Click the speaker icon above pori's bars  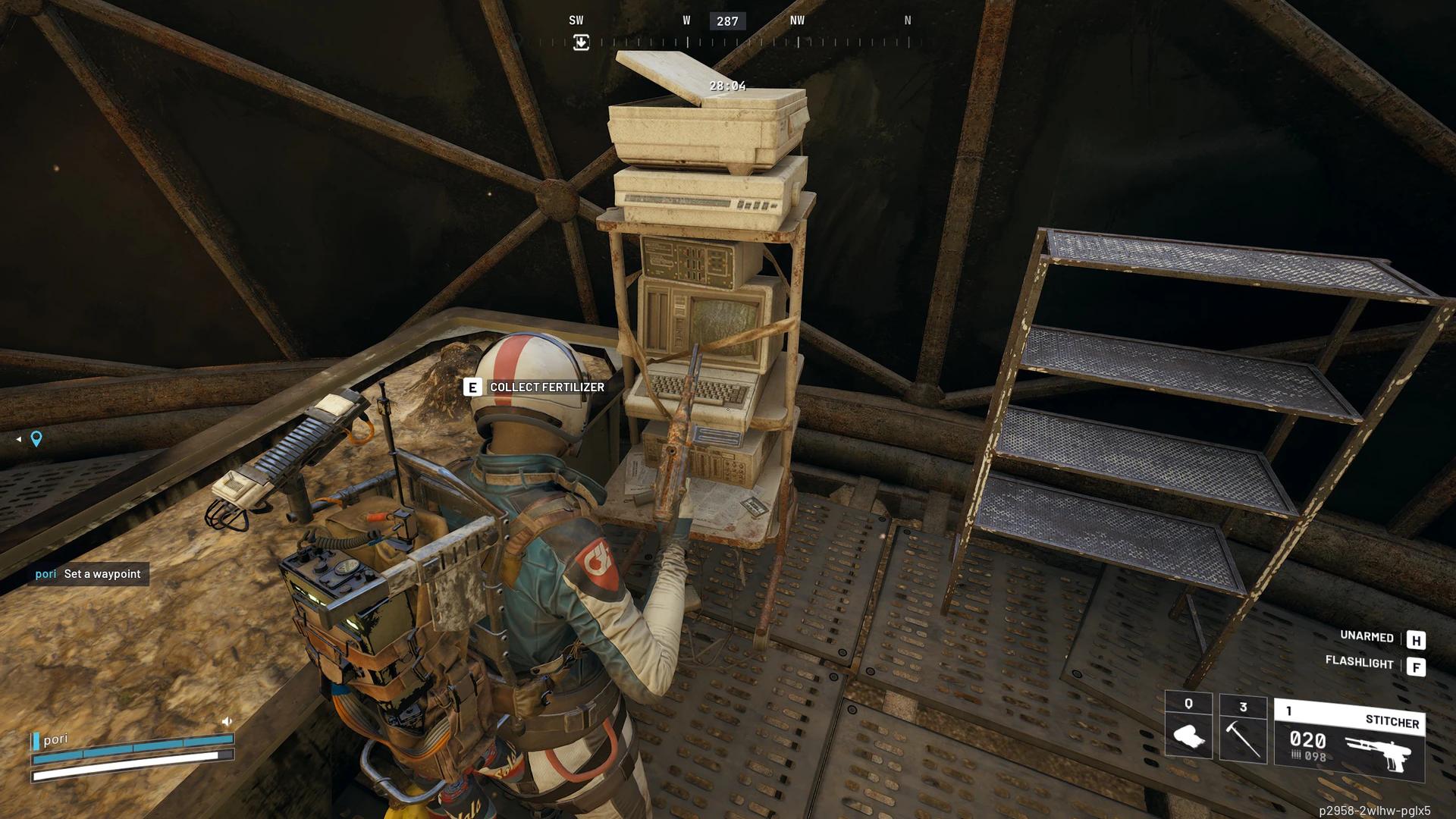[227, 721]
